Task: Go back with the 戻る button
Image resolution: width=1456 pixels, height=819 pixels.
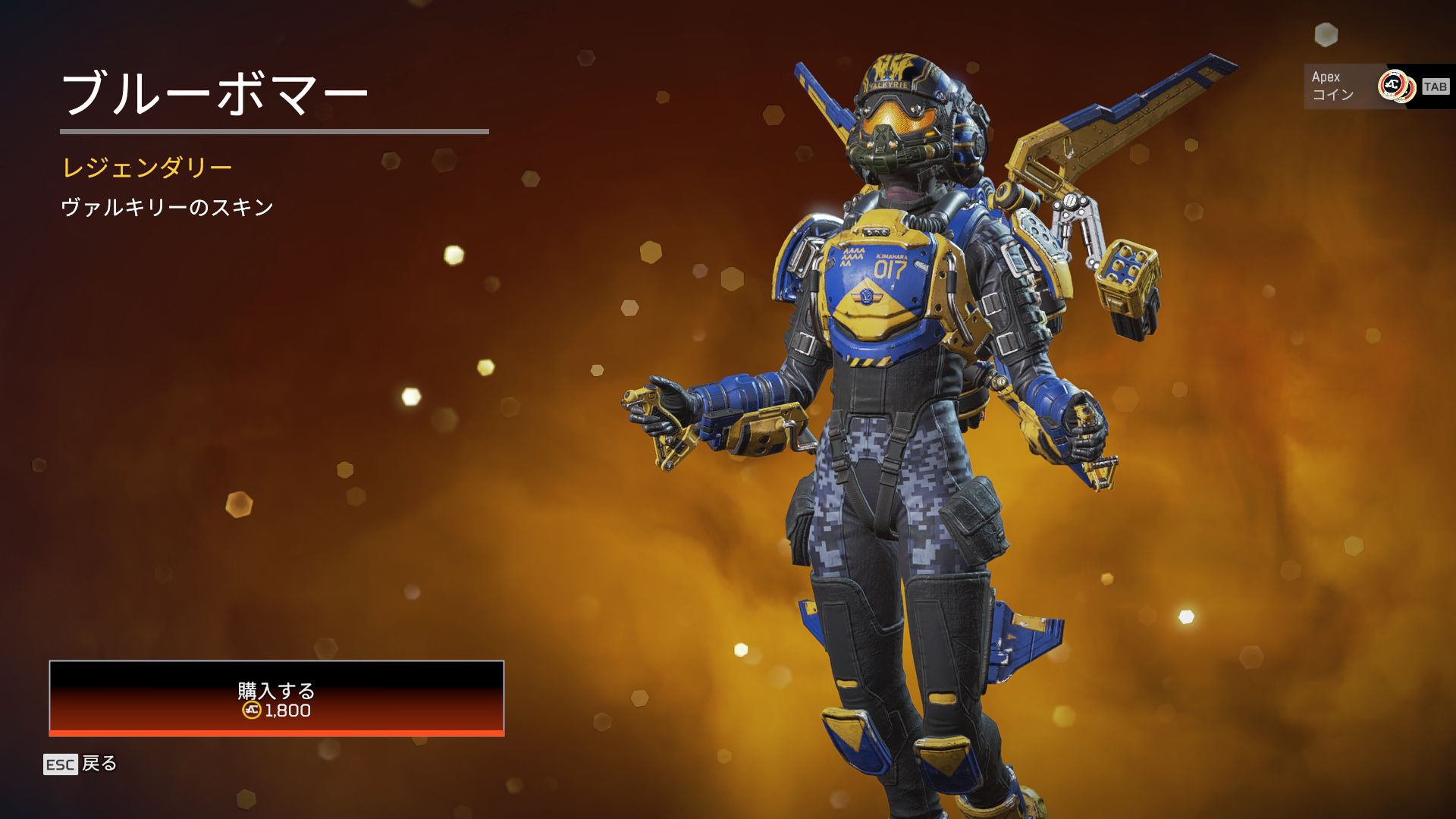Action: click(80, 764)
